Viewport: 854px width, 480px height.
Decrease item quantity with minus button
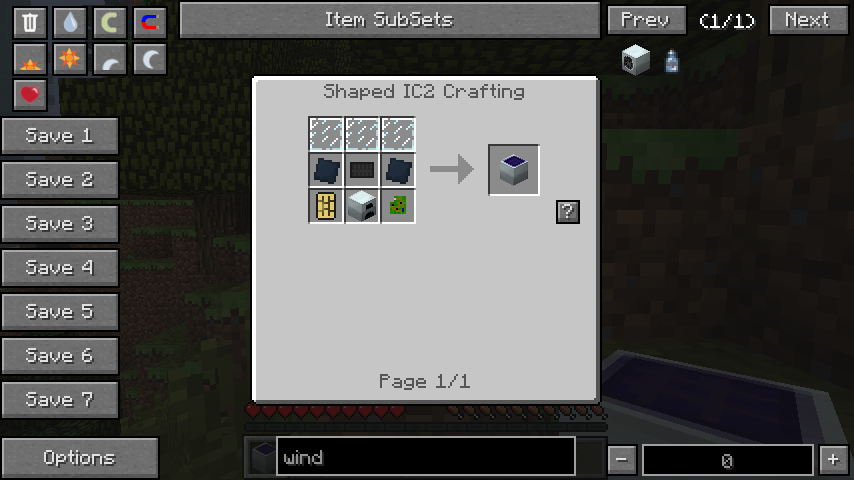coord(622,460)
